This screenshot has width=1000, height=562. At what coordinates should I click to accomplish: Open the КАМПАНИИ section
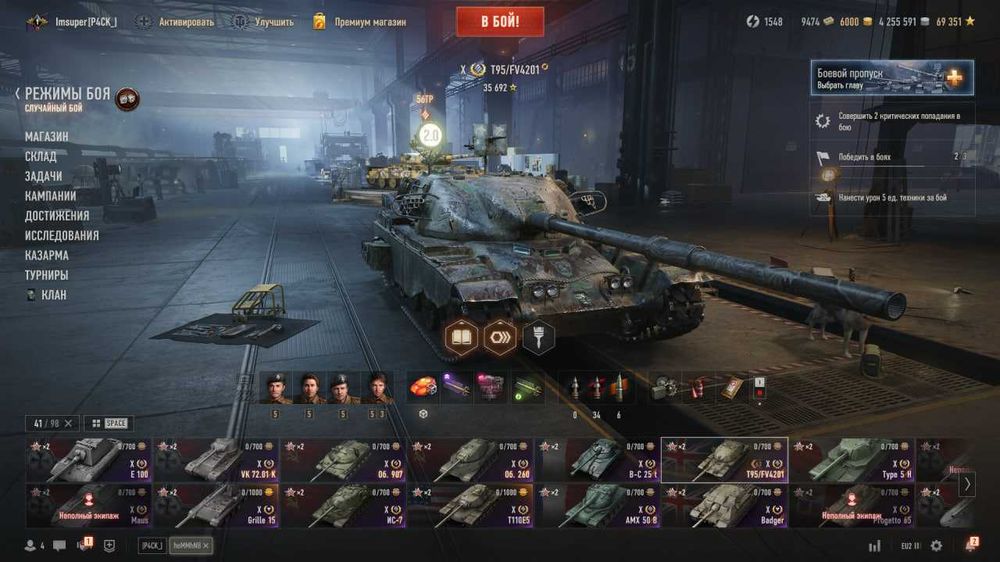pos(51,196)
